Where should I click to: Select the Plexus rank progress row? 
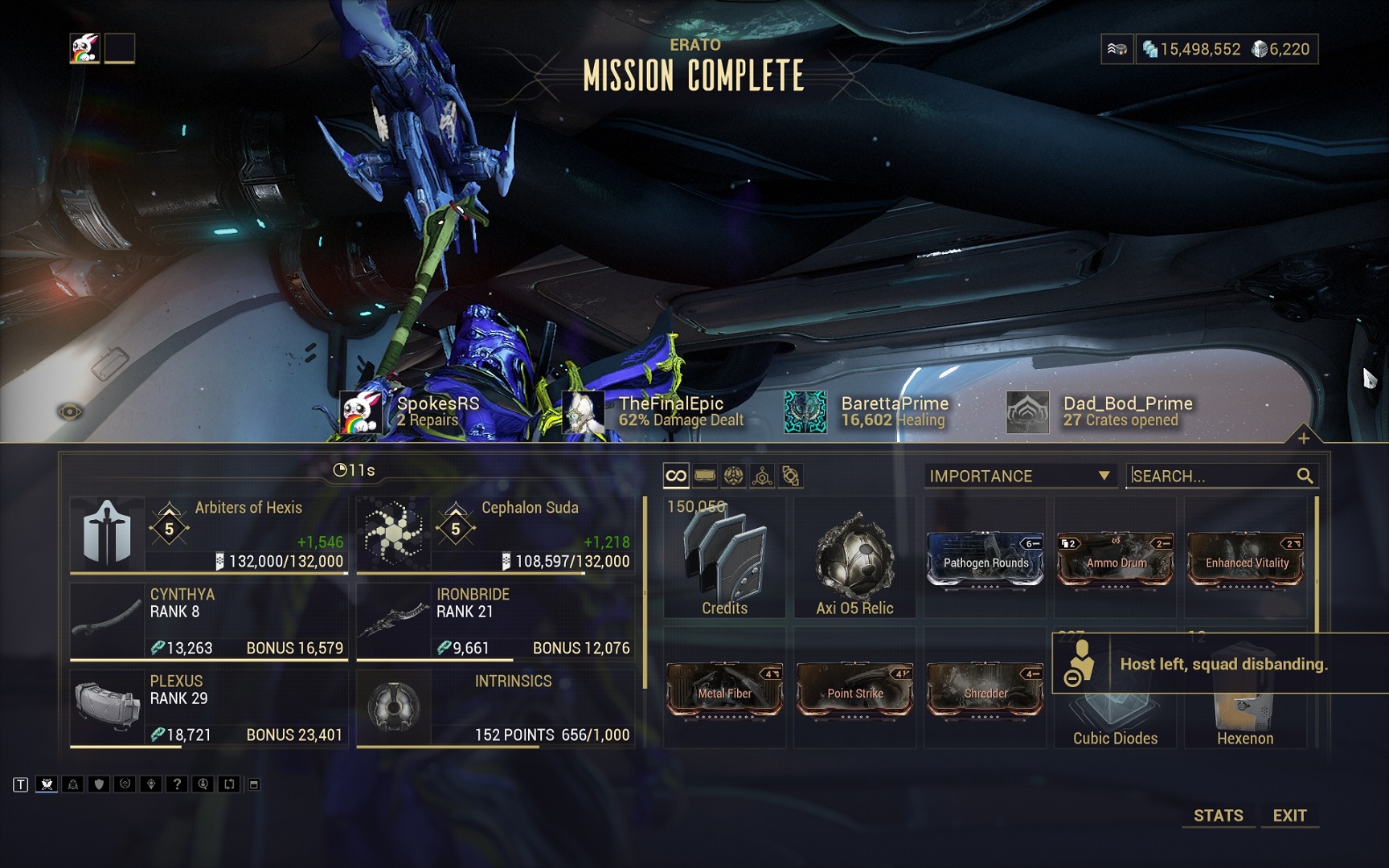pyautogui.click(x=209, y=708)
